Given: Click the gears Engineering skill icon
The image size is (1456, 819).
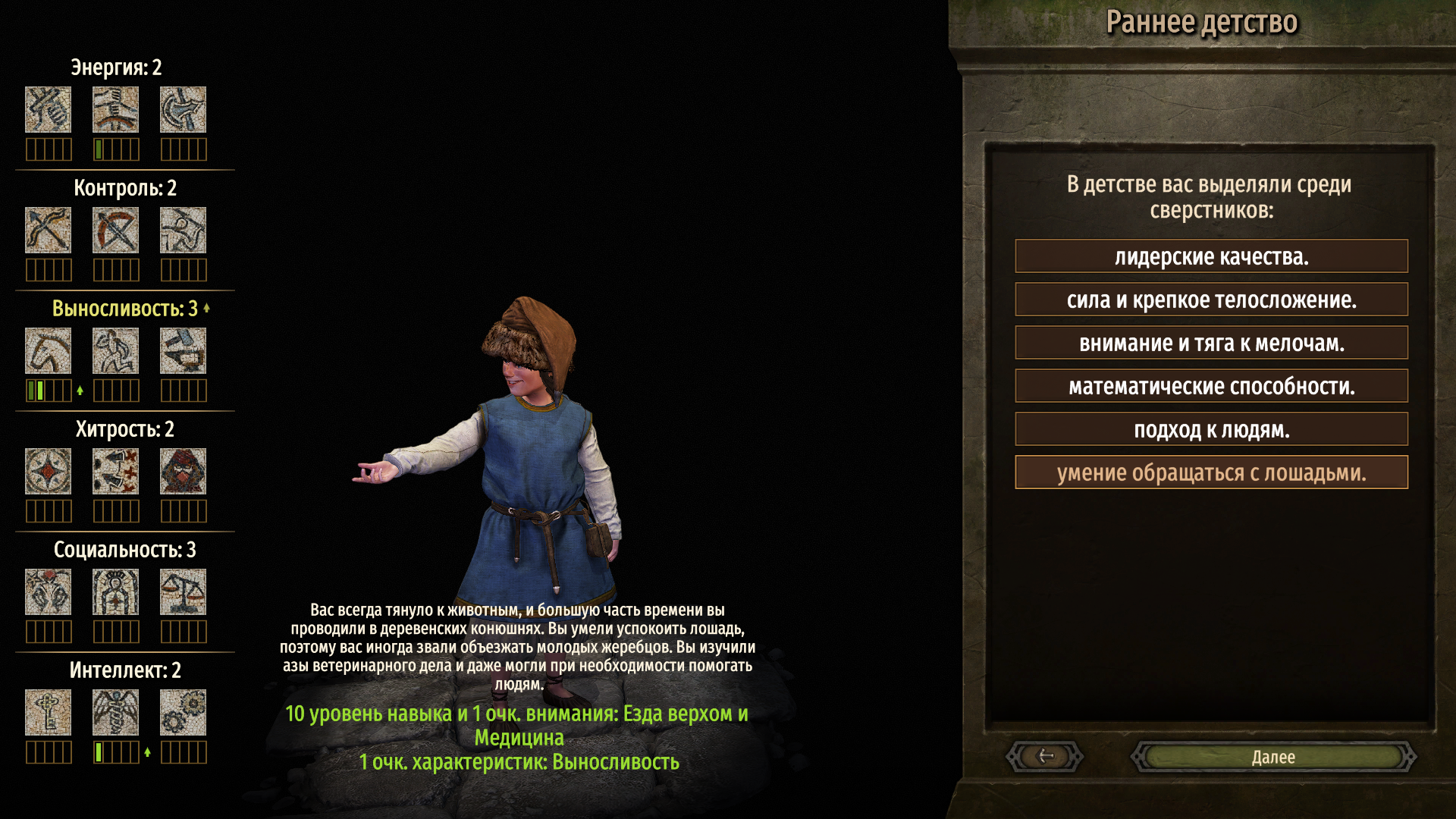Looking at the screenshot, I should tap(183, 712).
